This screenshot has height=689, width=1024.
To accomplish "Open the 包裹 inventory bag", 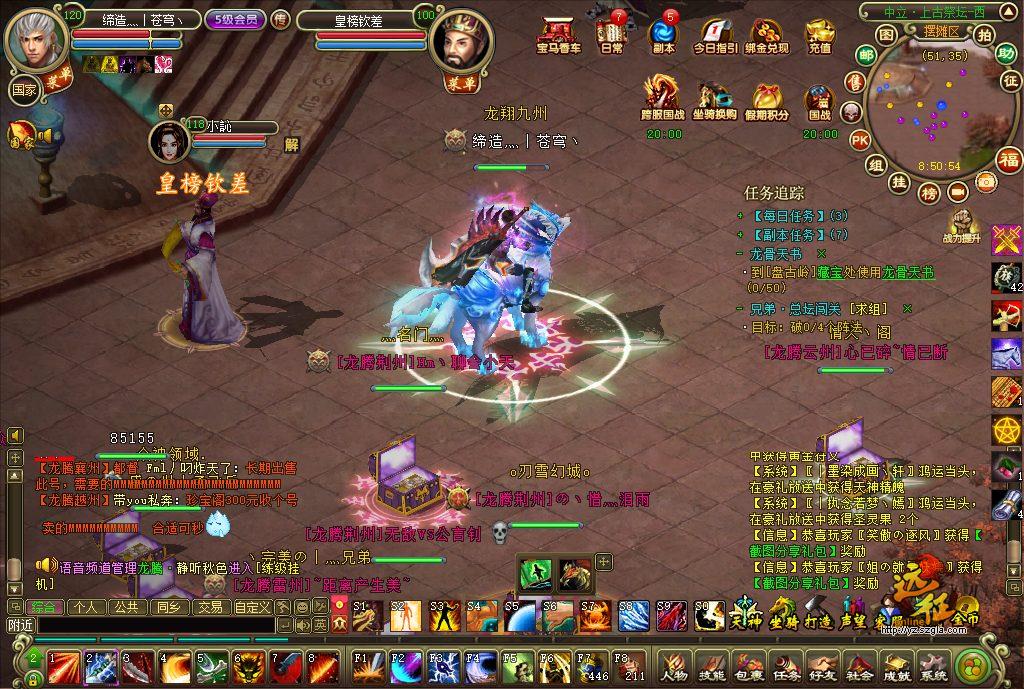I will pyautogui.click(x=748, y=667).
